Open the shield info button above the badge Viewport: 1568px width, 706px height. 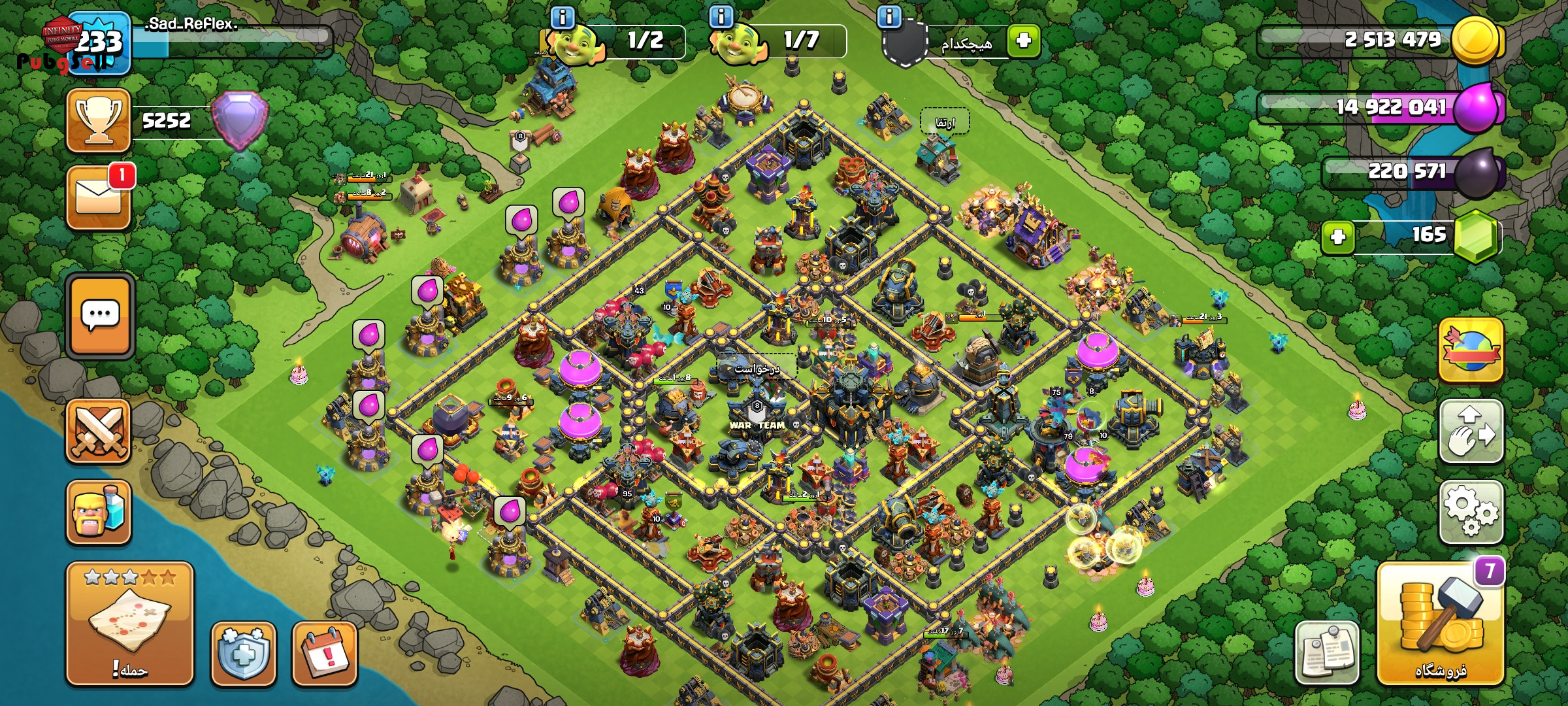click(x=889, y=16)
